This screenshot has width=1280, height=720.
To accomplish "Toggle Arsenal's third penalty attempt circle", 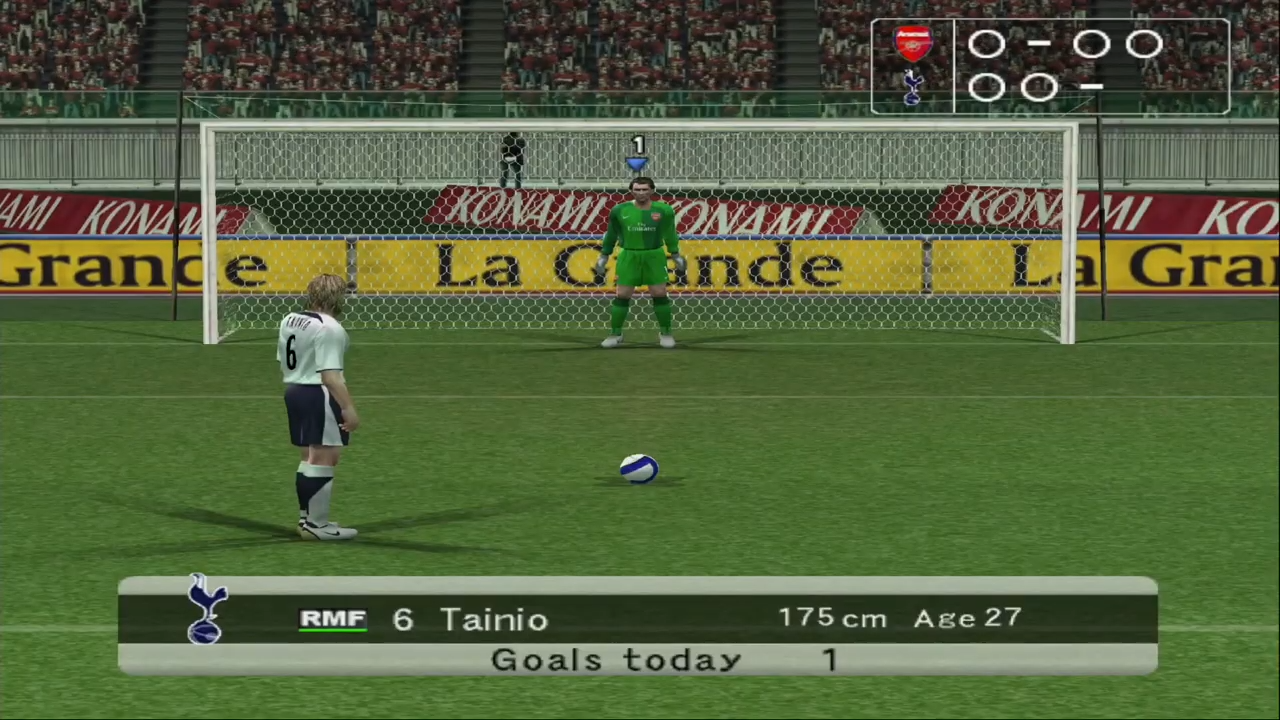I will pos(1091,45).
